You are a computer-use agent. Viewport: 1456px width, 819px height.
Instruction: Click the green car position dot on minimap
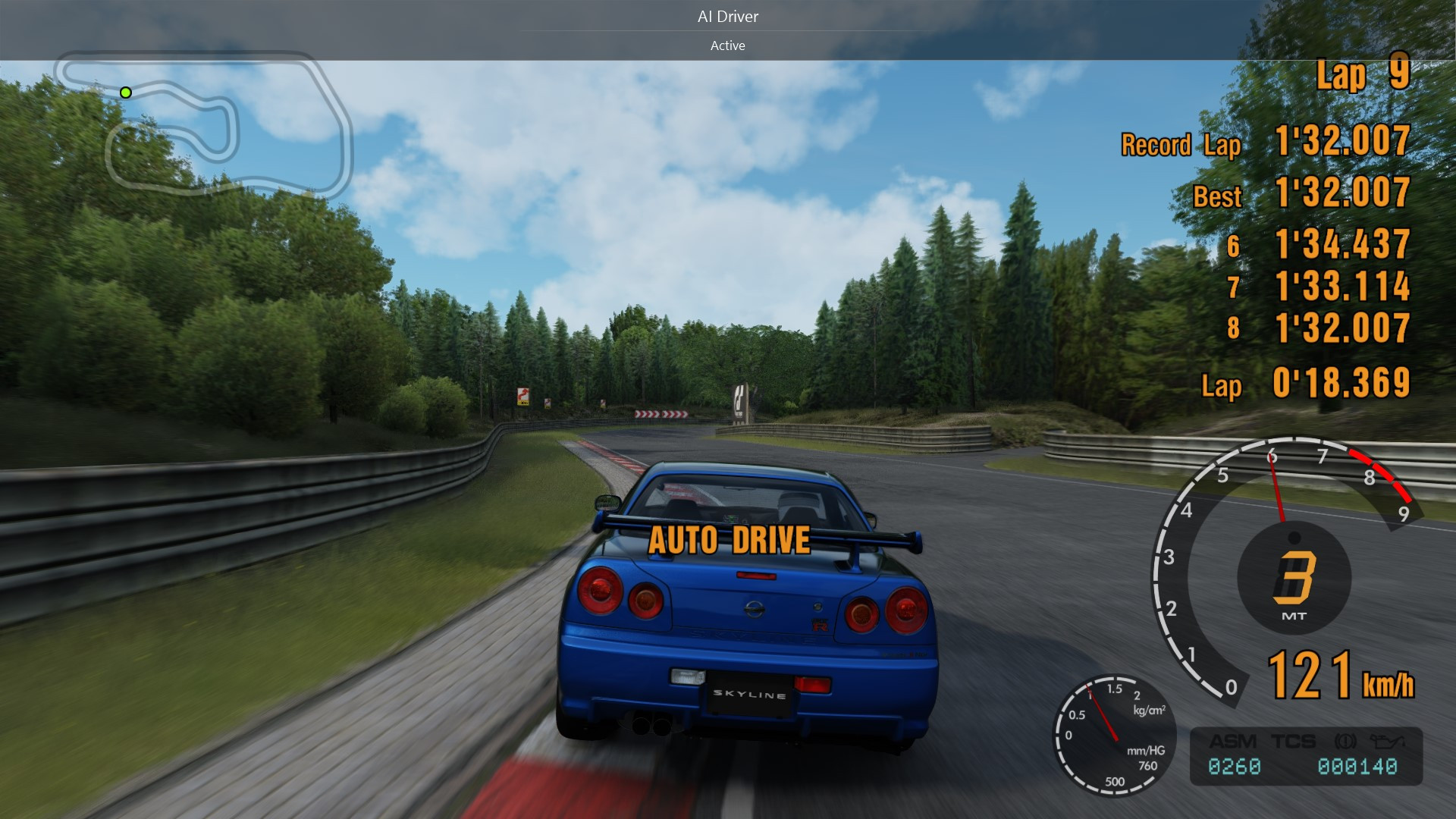click(x=126, y=92)
